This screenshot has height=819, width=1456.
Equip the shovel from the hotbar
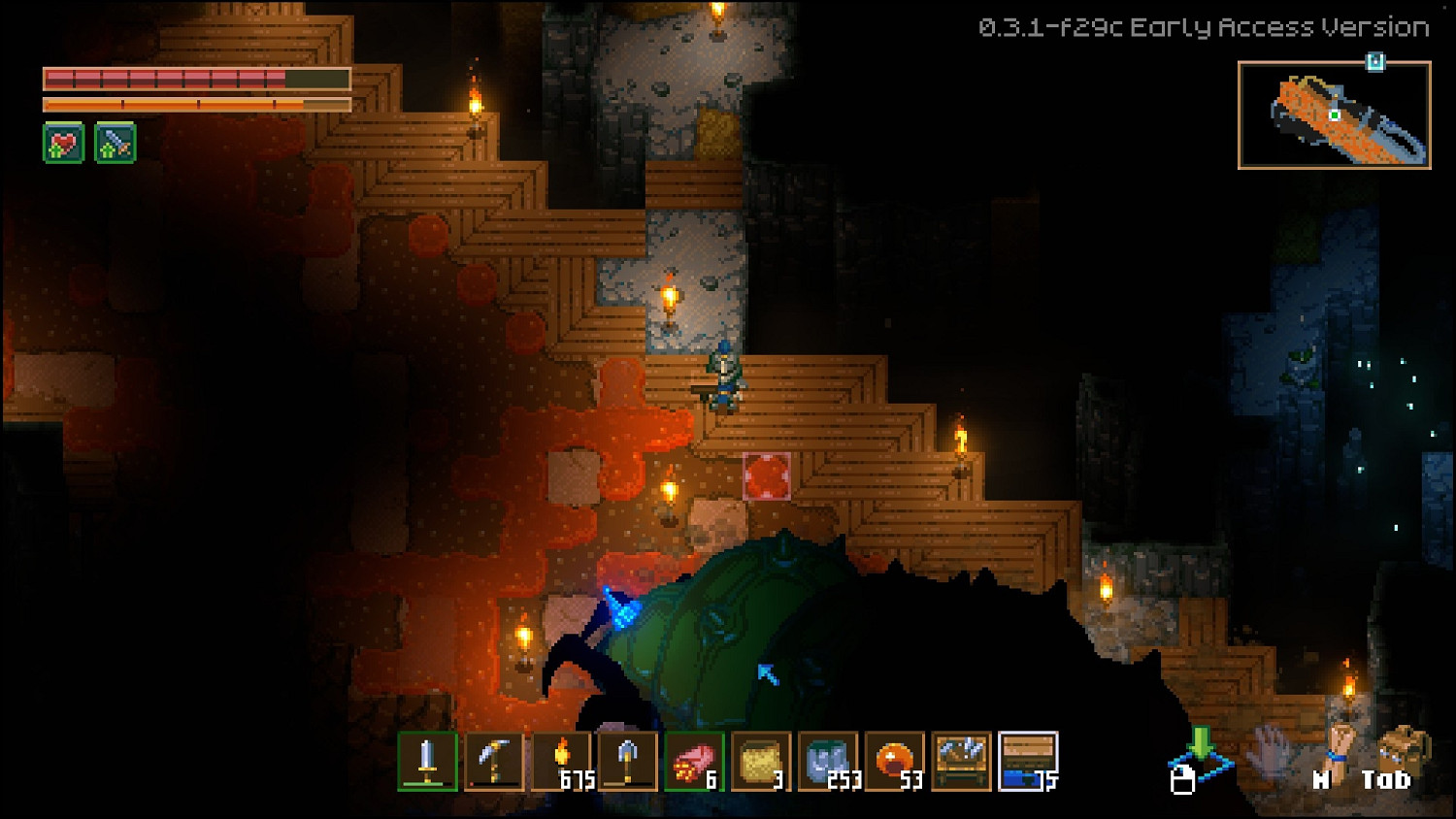[628, 762]
